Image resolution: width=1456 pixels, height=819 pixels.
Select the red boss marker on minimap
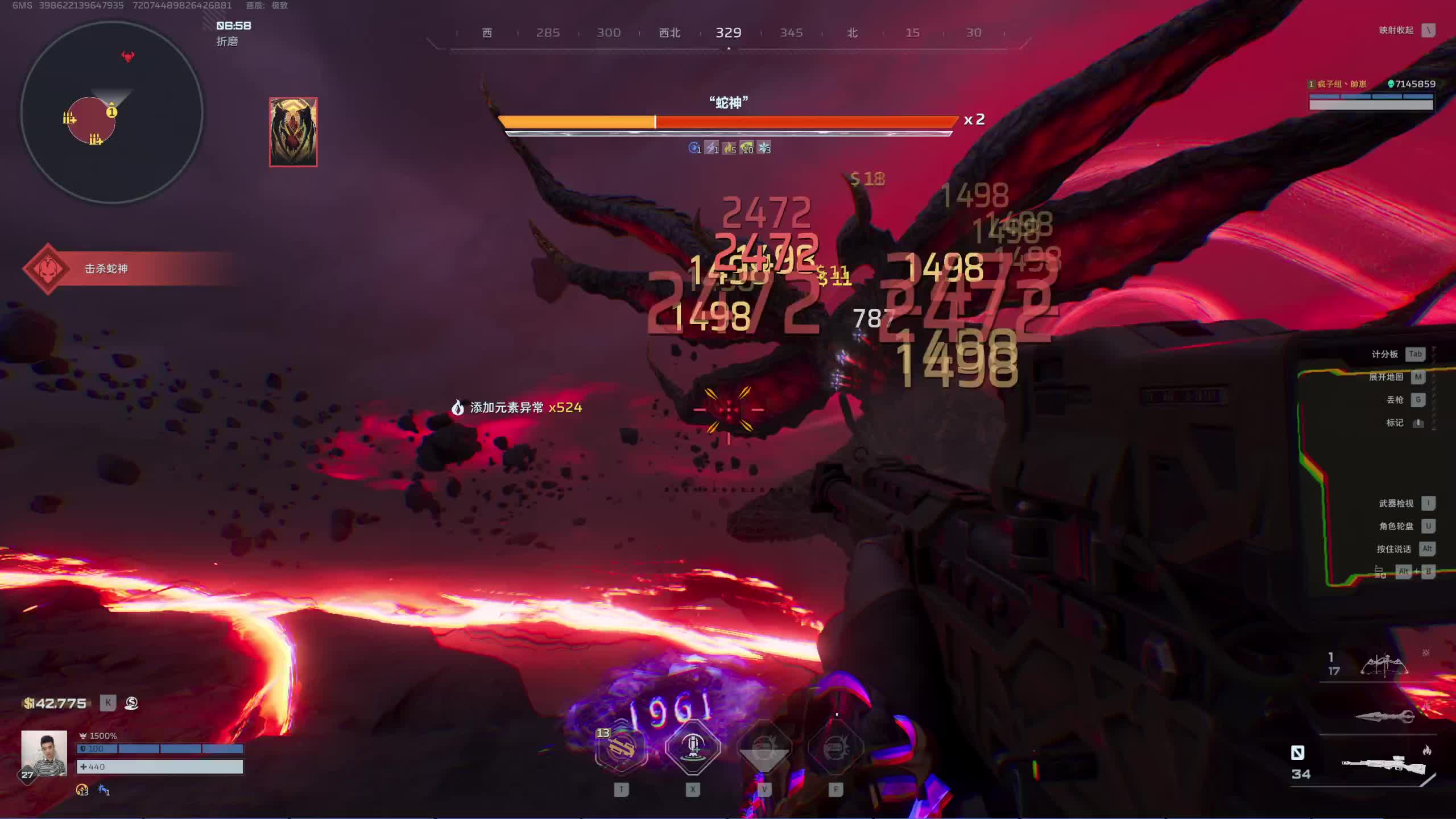click(x=128, y=56)
